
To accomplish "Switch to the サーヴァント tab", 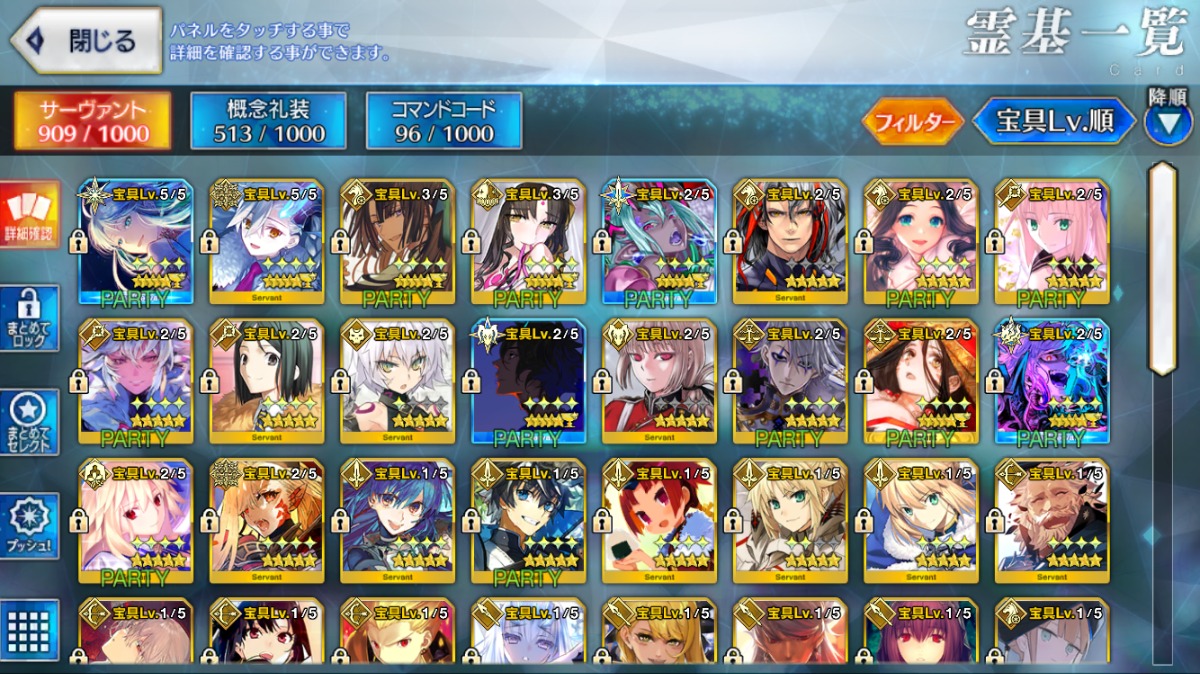I will pos(92,121).
